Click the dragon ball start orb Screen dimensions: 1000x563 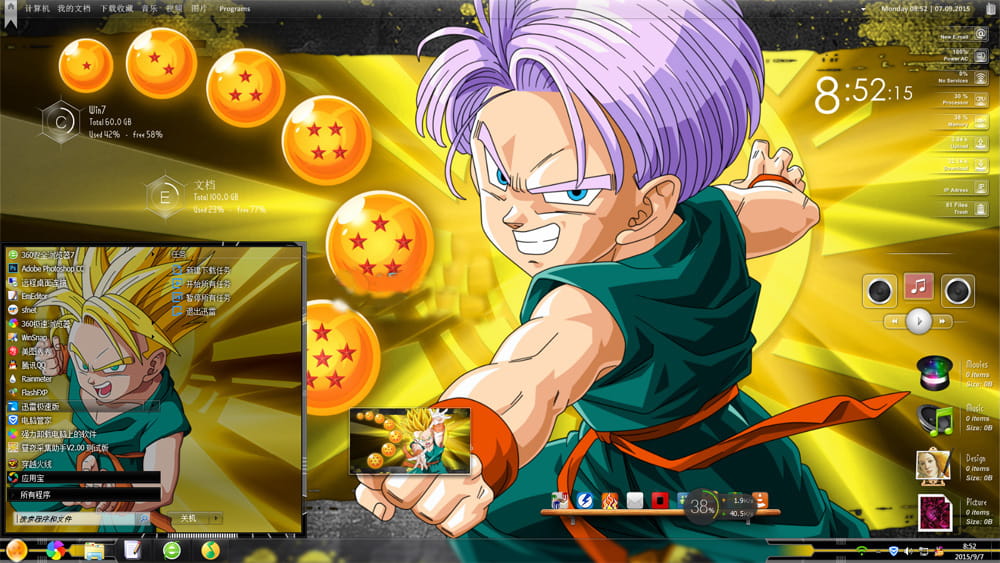(17, 550)
